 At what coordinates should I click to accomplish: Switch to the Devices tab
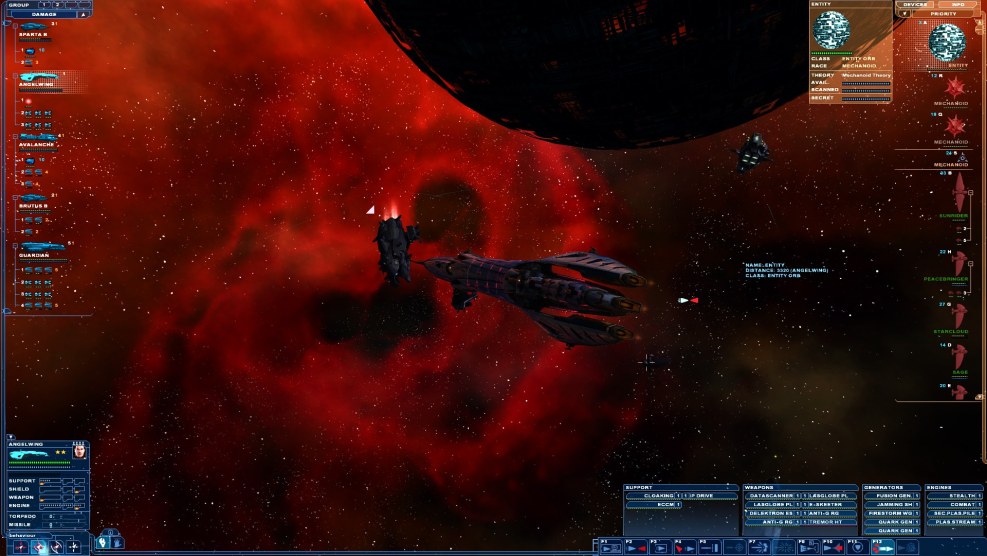tap(914, 5)
